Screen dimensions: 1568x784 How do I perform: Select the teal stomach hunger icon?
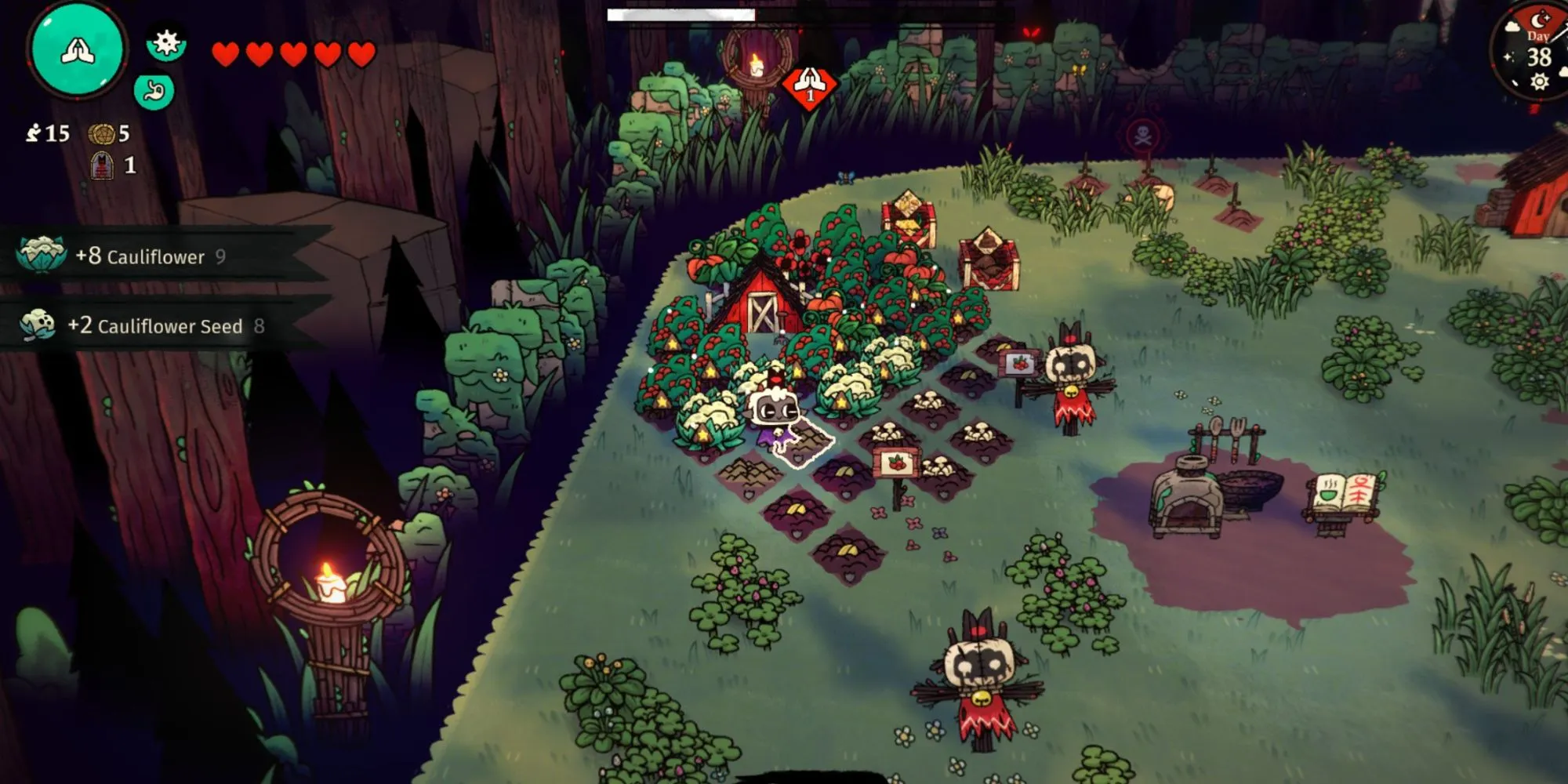[154, 92]
